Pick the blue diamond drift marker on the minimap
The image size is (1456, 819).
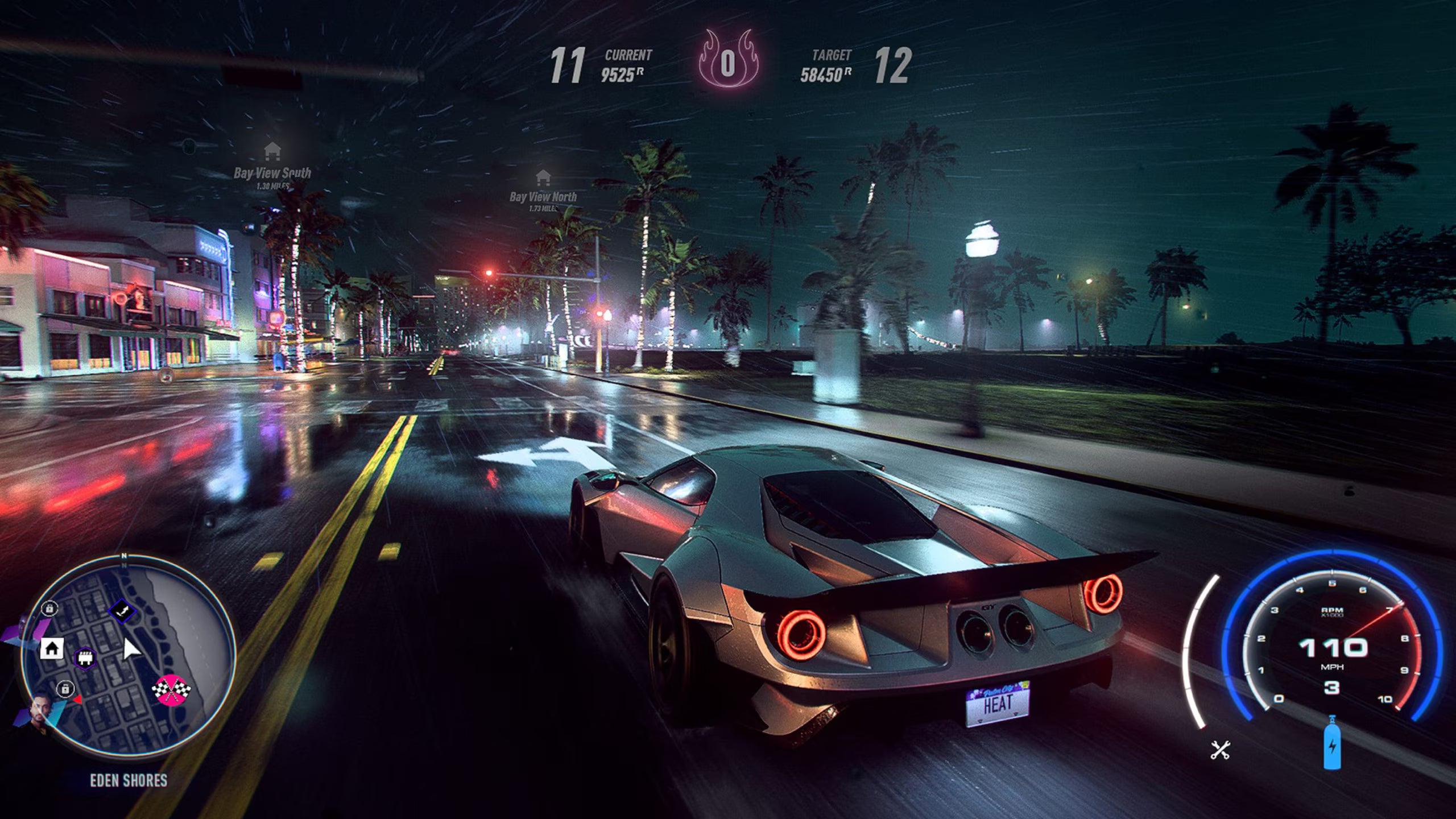[x=122, y=612]
